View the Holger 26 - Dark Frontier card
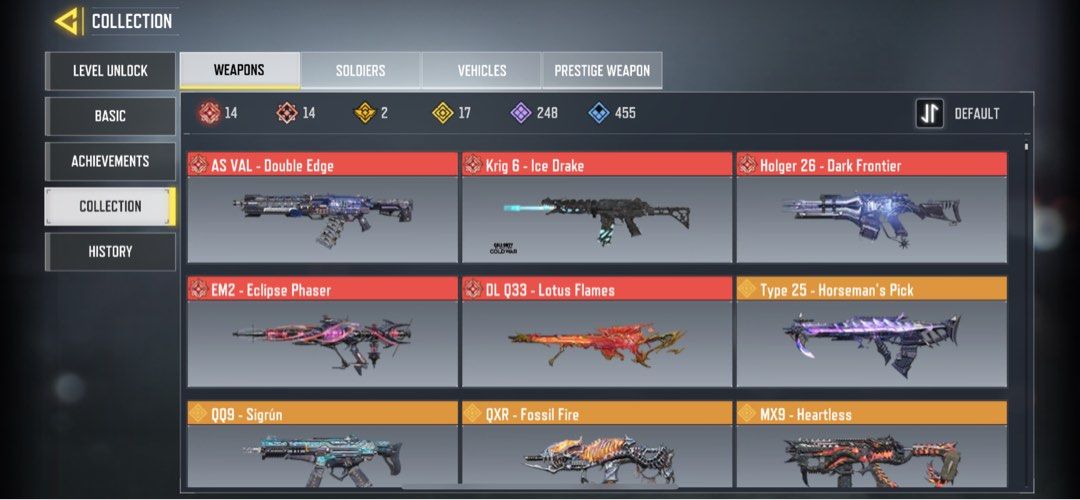 point(871,208)
